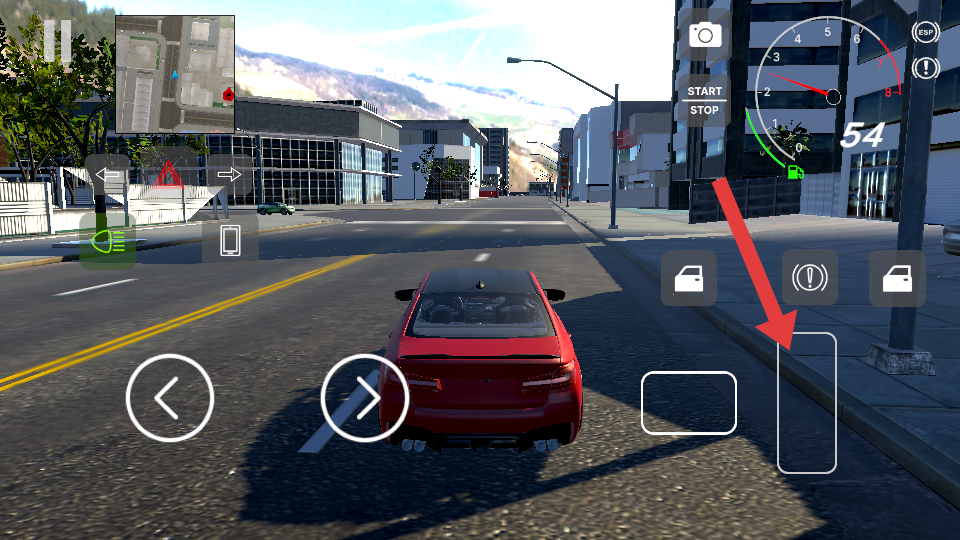The width and height of the screenshot is (960, 540).
Task: Tap the steer right circle arrow
Action: pyautogui.click(x=364, y=398)
